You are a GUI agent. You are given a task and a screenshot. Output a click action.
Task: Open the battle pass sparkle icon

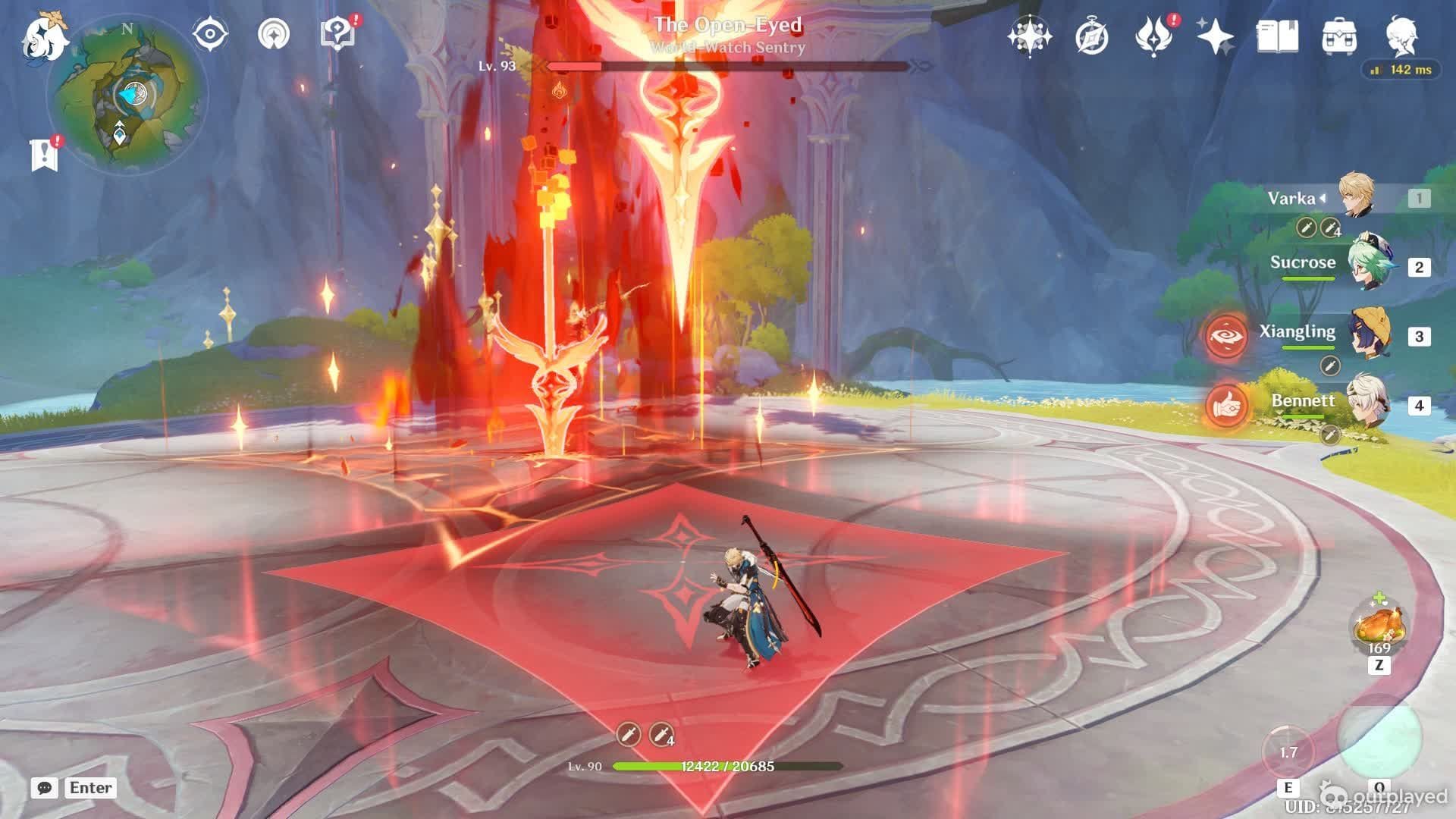(x=1215, y=36)
